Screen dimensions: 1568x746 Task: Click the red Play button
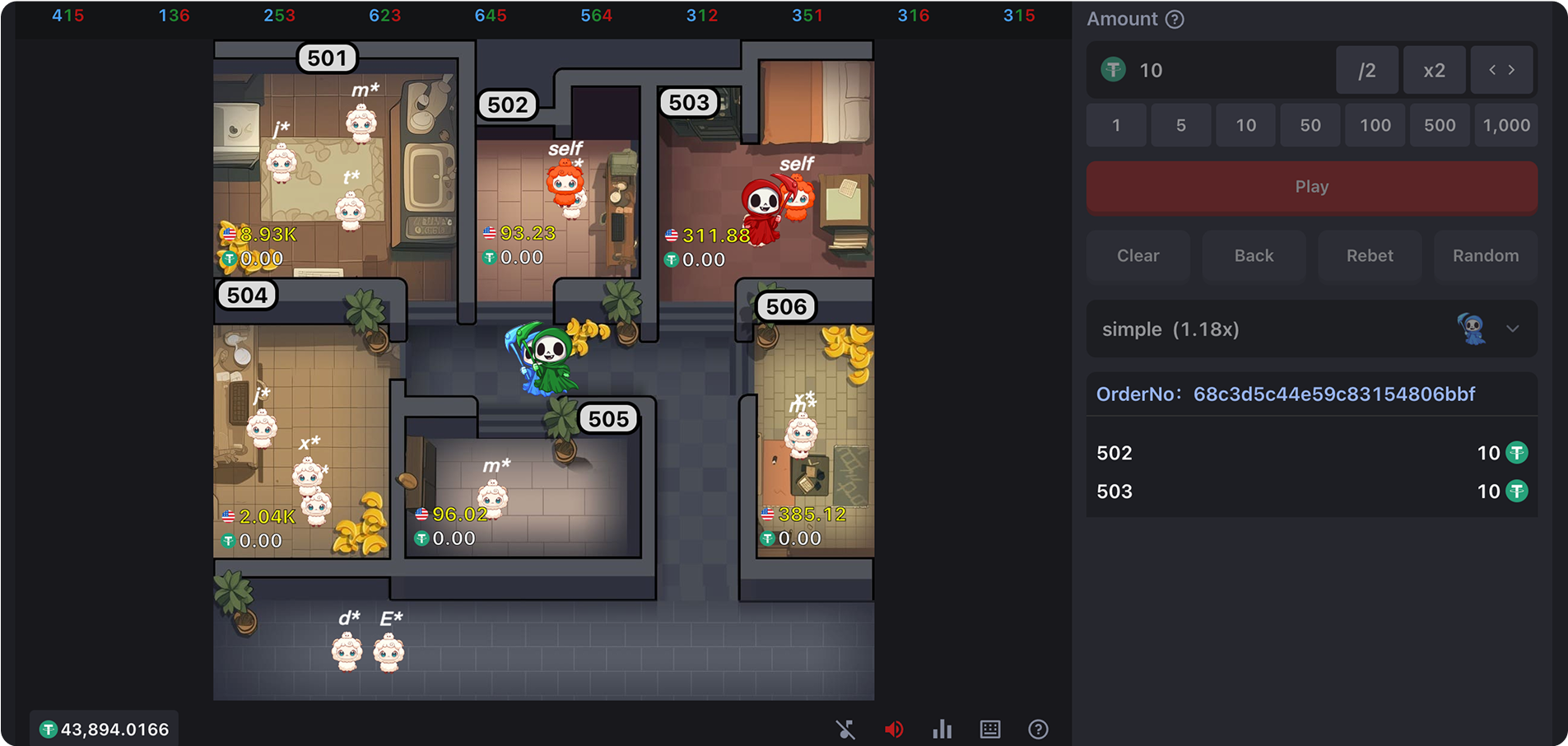(x=1311, y=187)
